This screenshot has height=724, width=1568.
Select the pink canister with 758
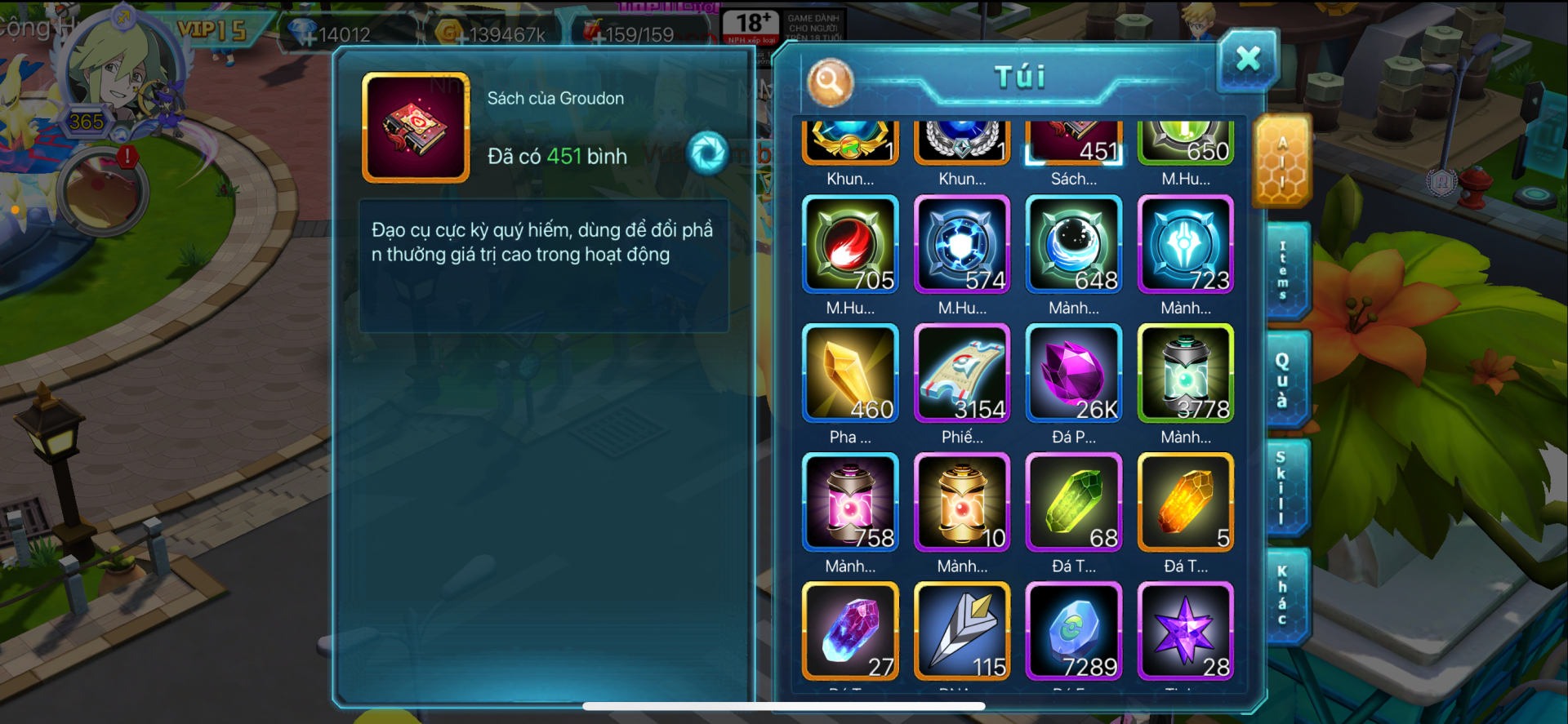click(x=850, y=502)
